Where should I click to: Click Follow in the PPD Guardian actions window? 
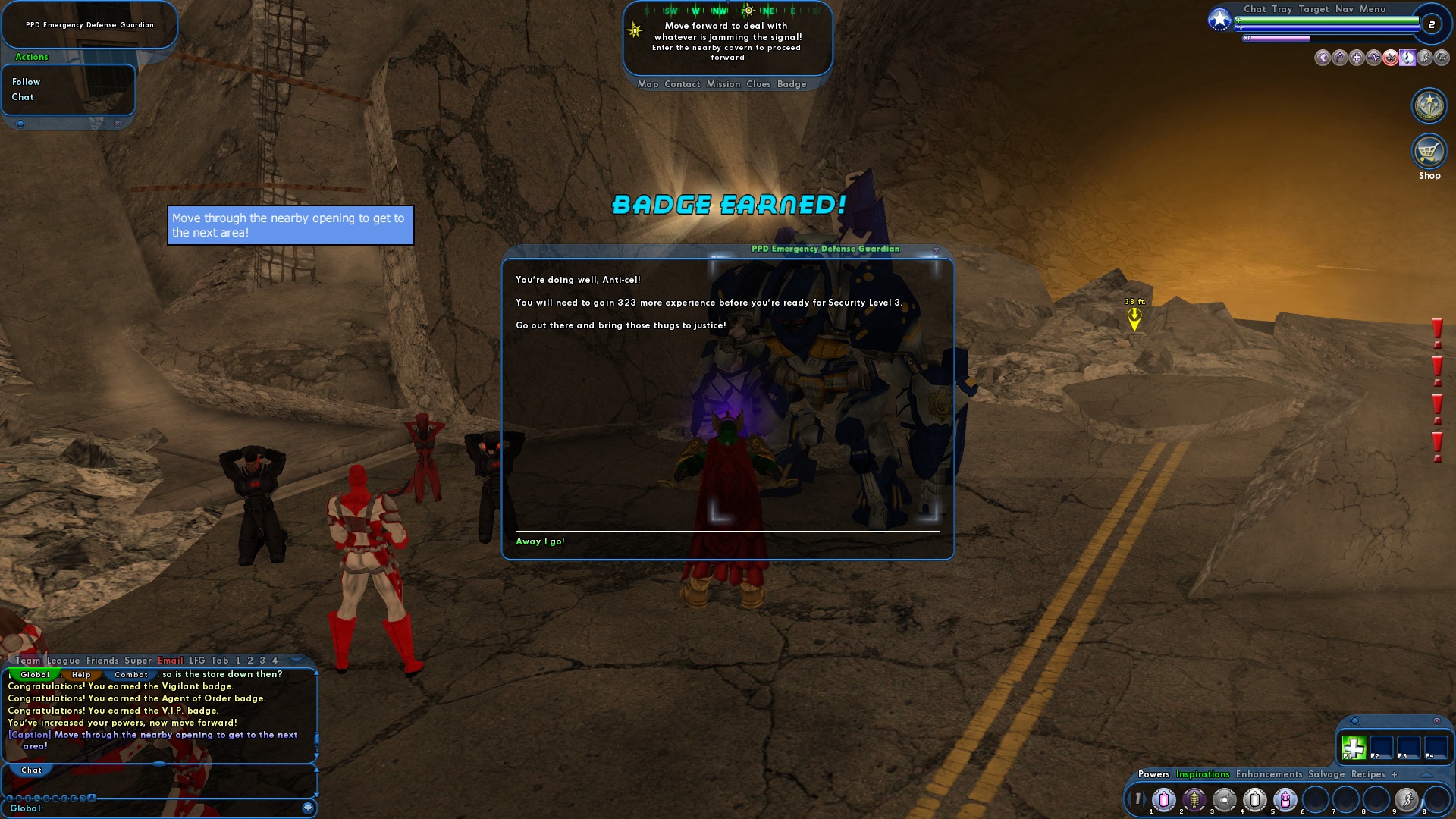(26, 82)
